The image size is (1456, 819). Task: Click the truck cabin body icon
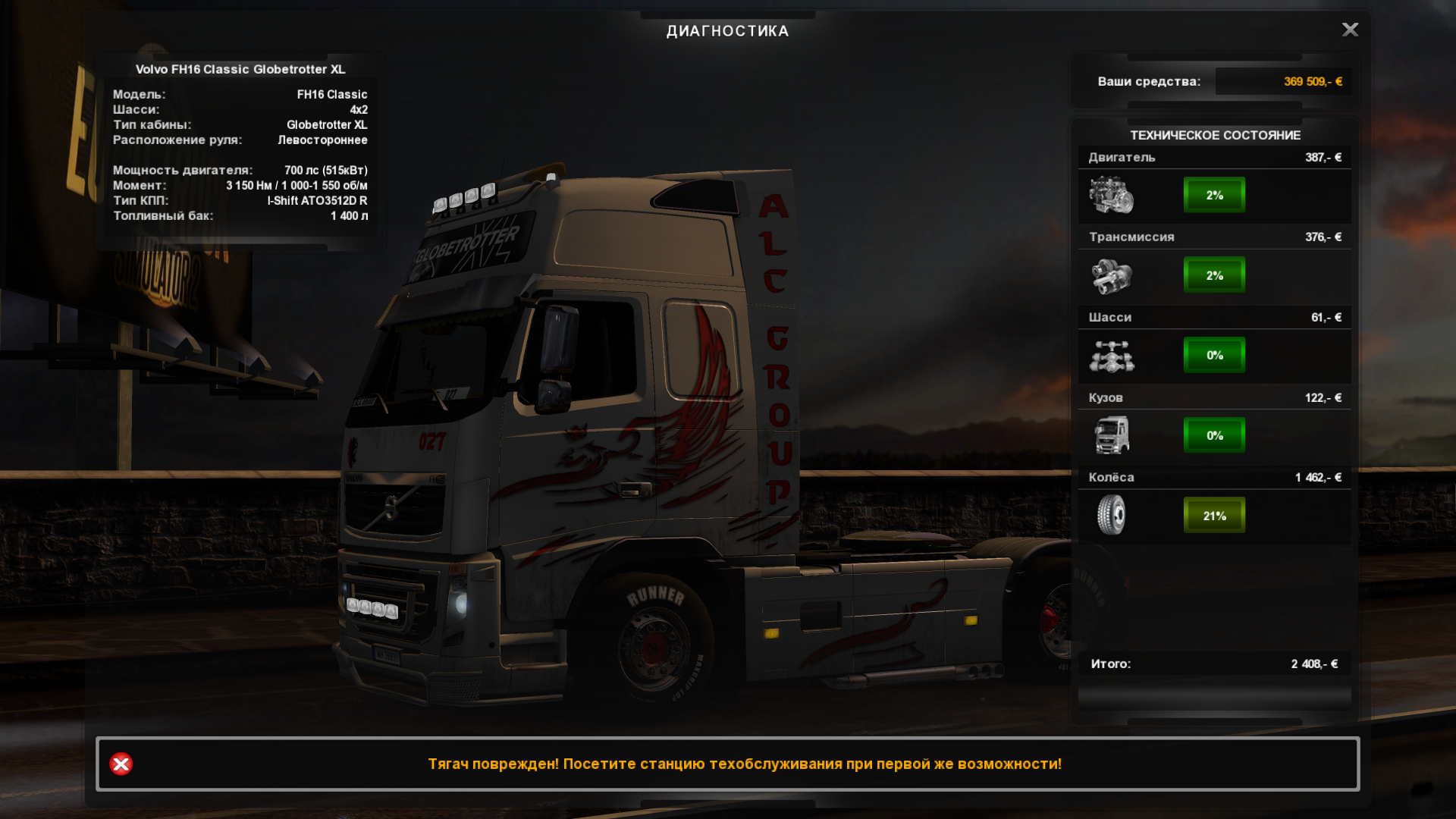pyautogui.click(x=1111, y=435)
